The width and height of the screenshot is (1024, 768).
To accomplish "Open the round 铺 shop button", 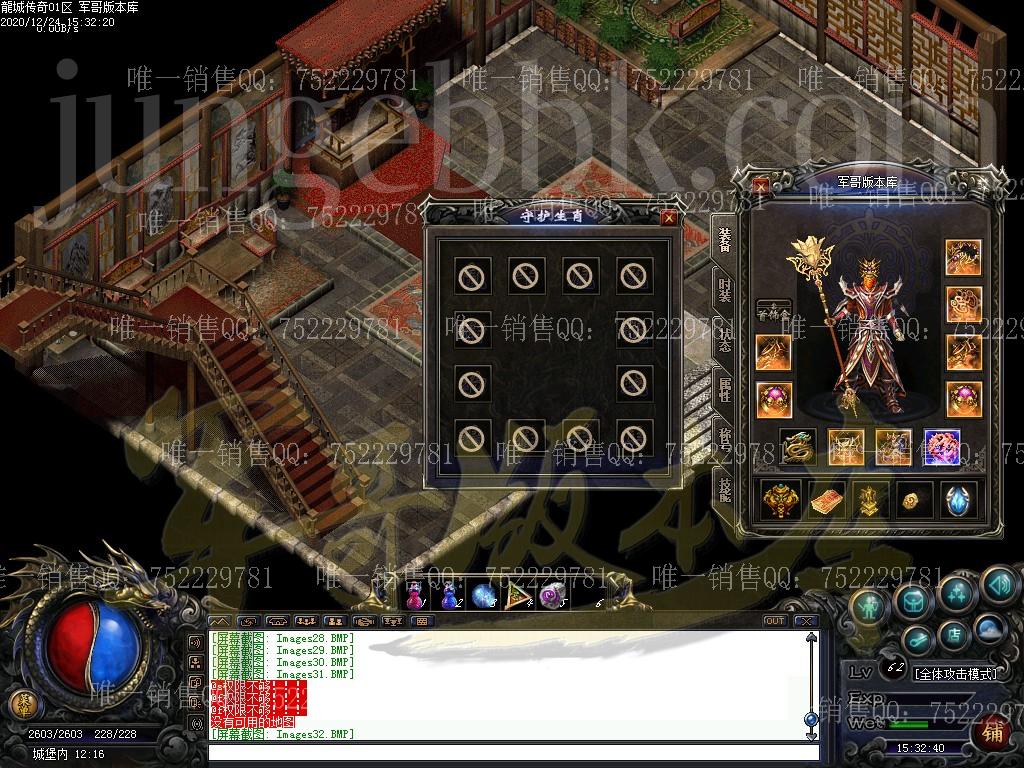I will (x=993, y=731).
